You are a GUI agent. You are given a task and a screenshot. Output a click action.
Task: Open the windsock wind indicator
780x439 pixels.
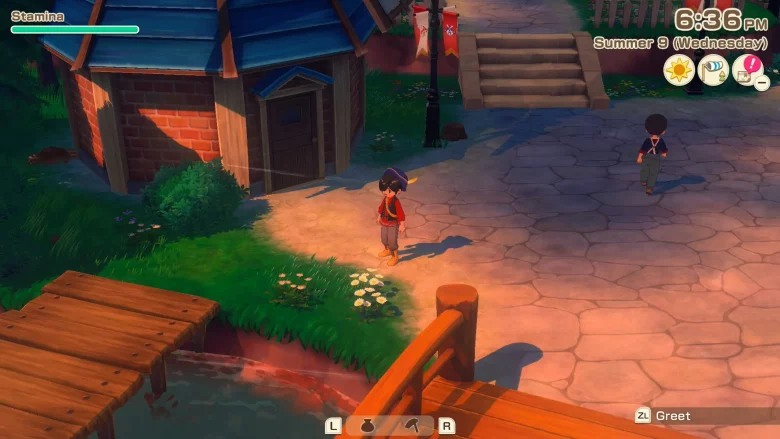click(x=713, y=70)
